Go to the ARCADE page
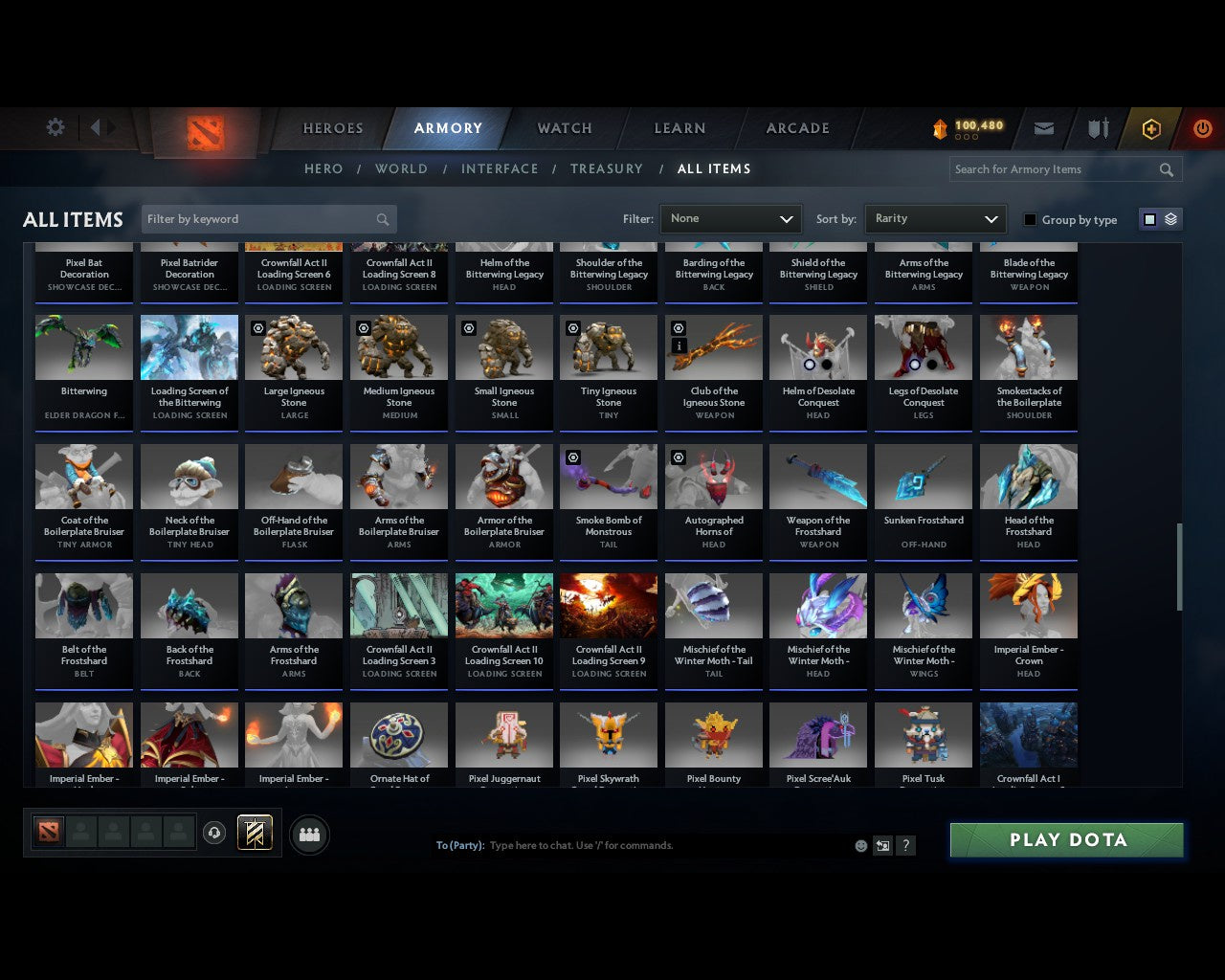 click(x=795, y=127)
